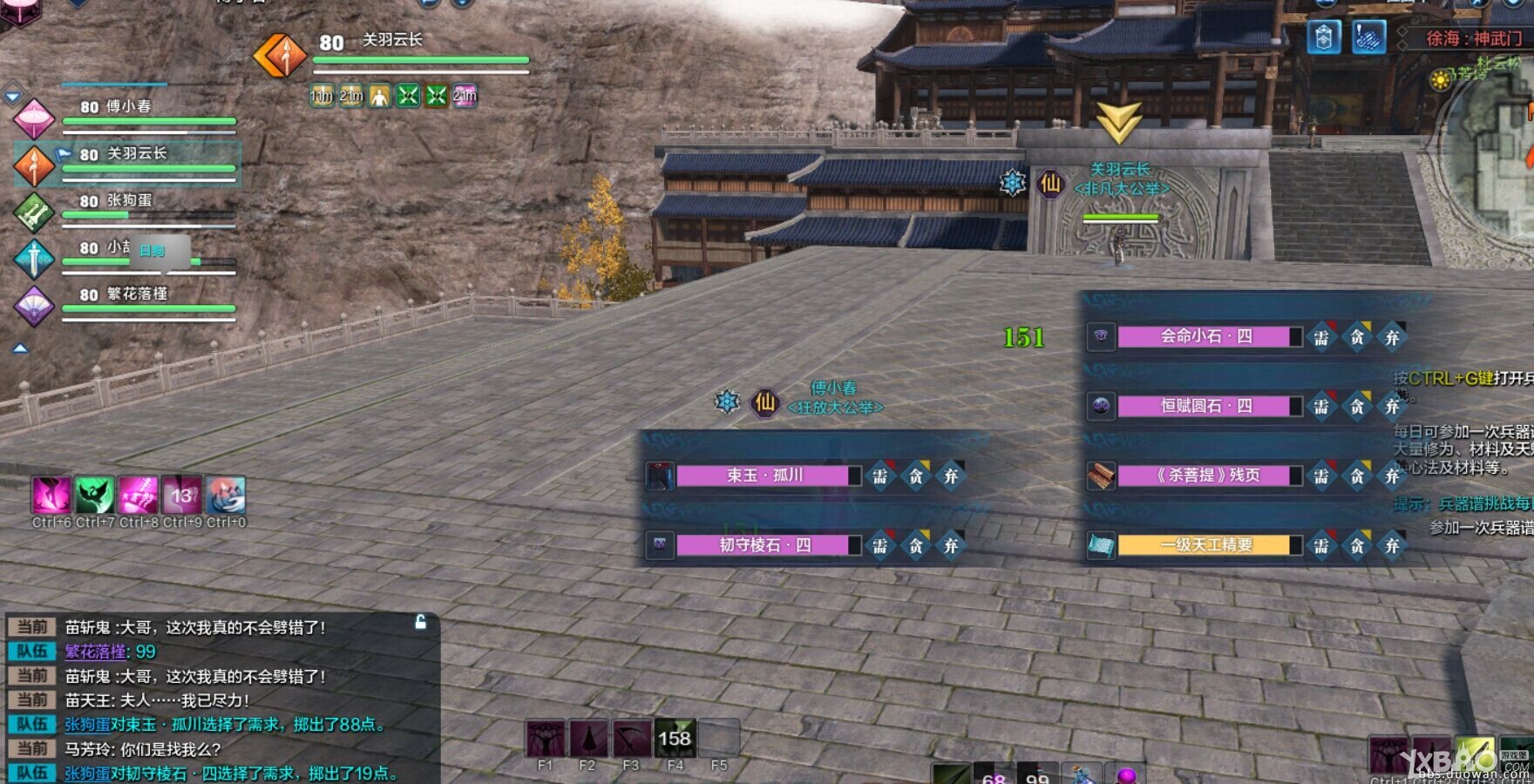This screenshot has height=784, width=1534.
Task: Activate the F4 skill showing 158
Action: click(675, 739)
